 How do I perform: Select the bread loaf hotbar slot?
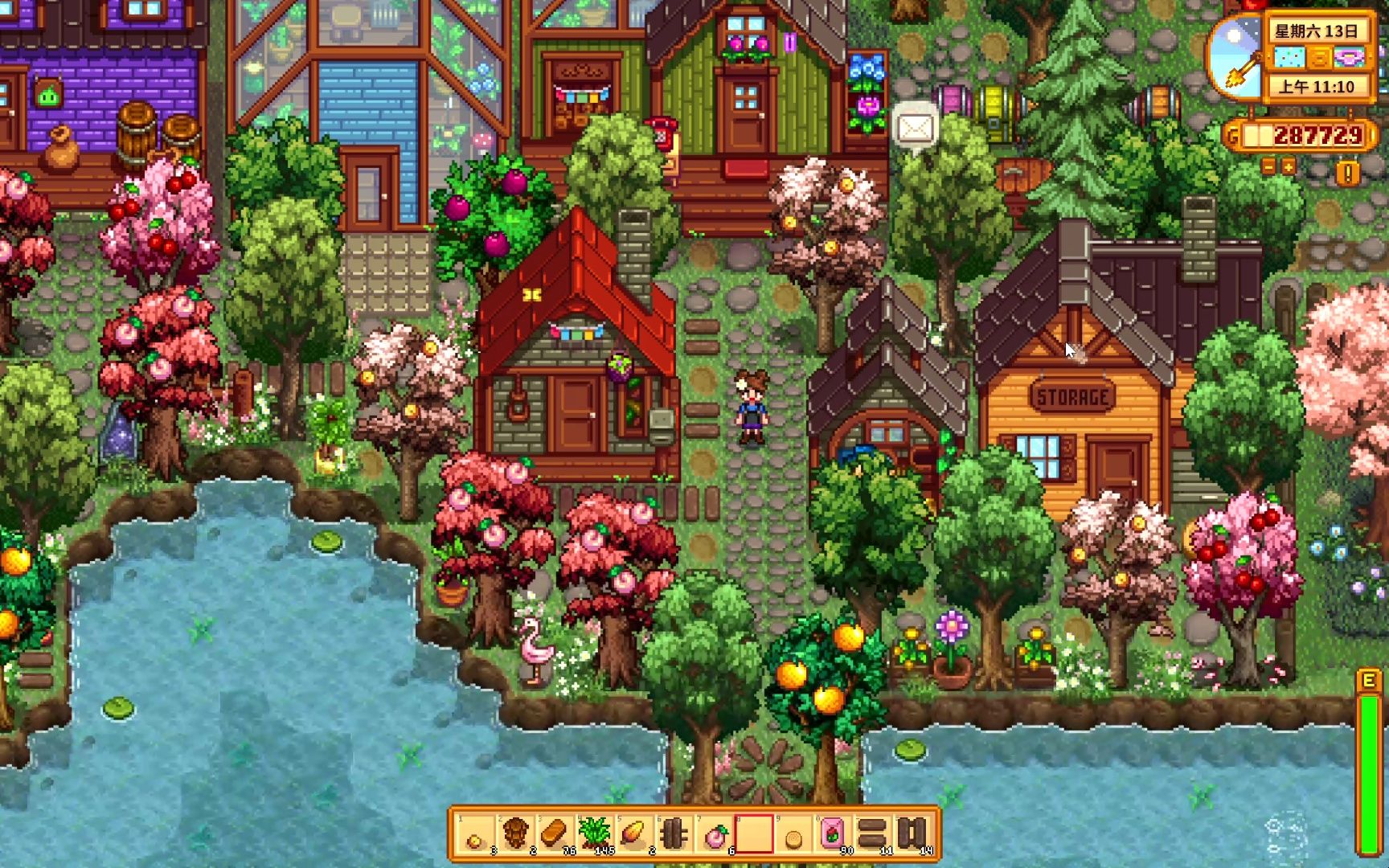pyautogui.click(x=555, y=834)
